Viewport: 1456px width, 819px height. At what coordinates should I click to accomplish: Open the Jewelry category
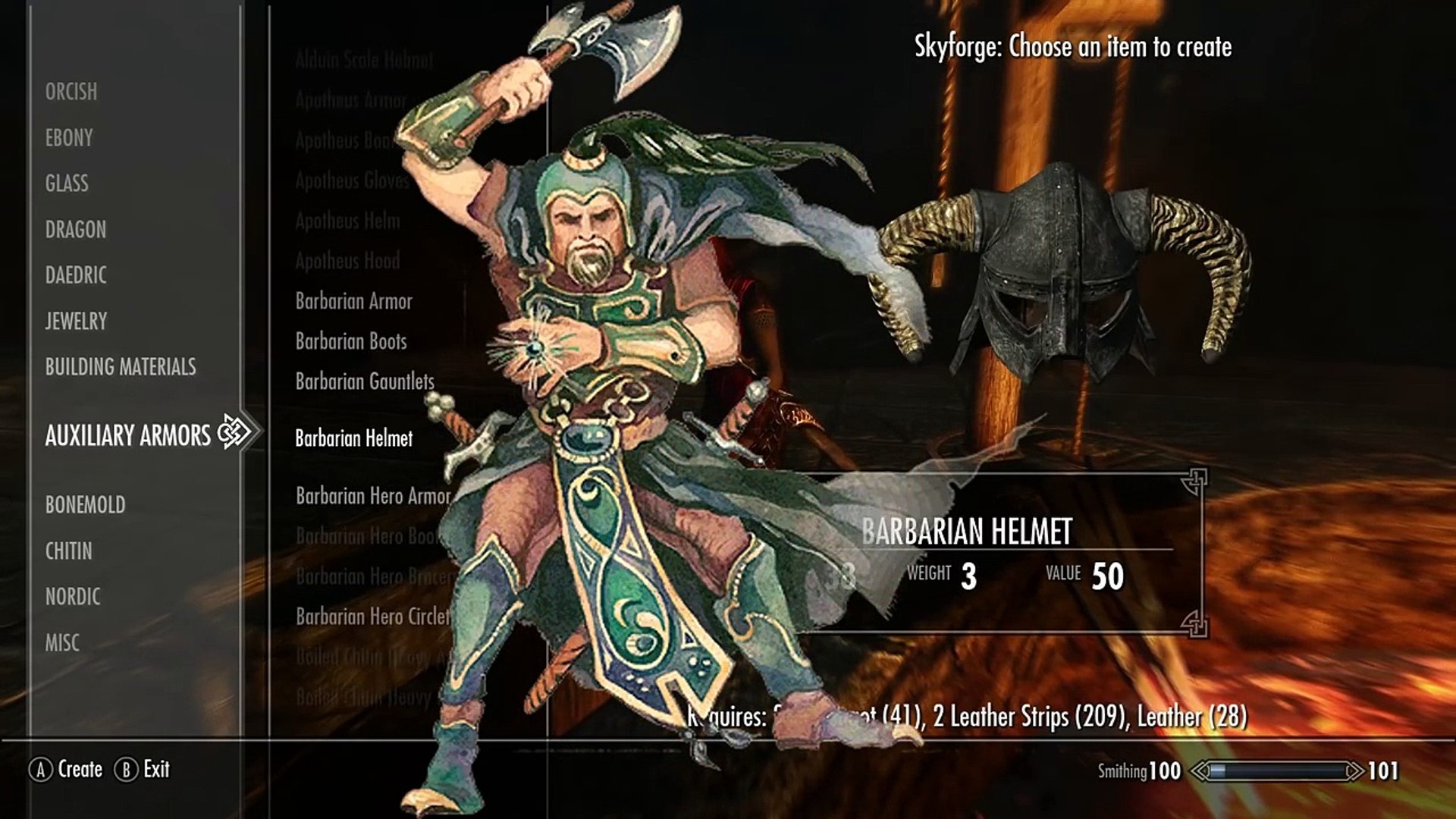[x=76, y=321]
